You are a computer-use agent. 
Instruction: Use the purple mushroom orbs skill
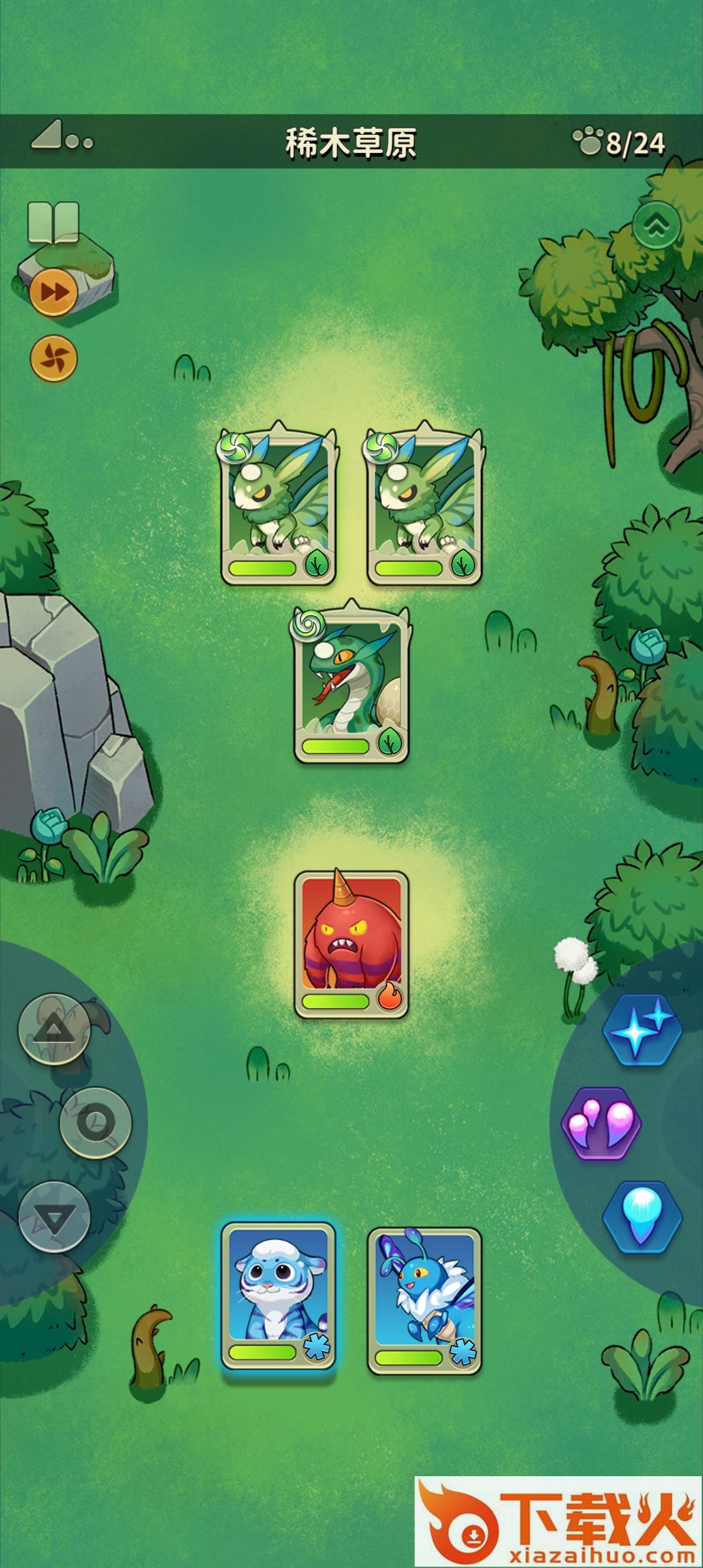(x=601, y=1123)
